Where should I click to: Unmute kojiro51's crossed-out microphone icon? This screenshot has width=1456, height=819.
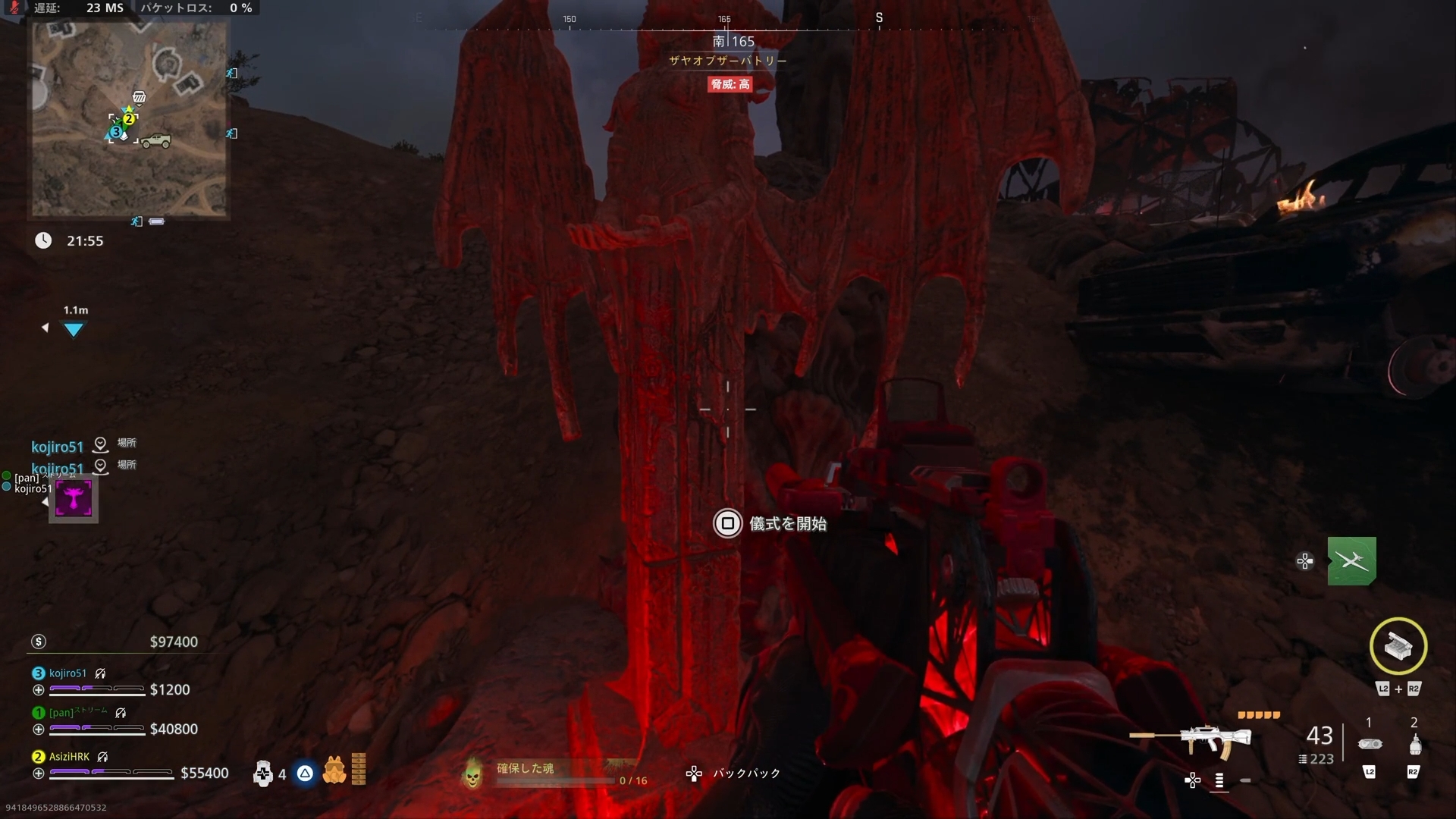[100, 674]
